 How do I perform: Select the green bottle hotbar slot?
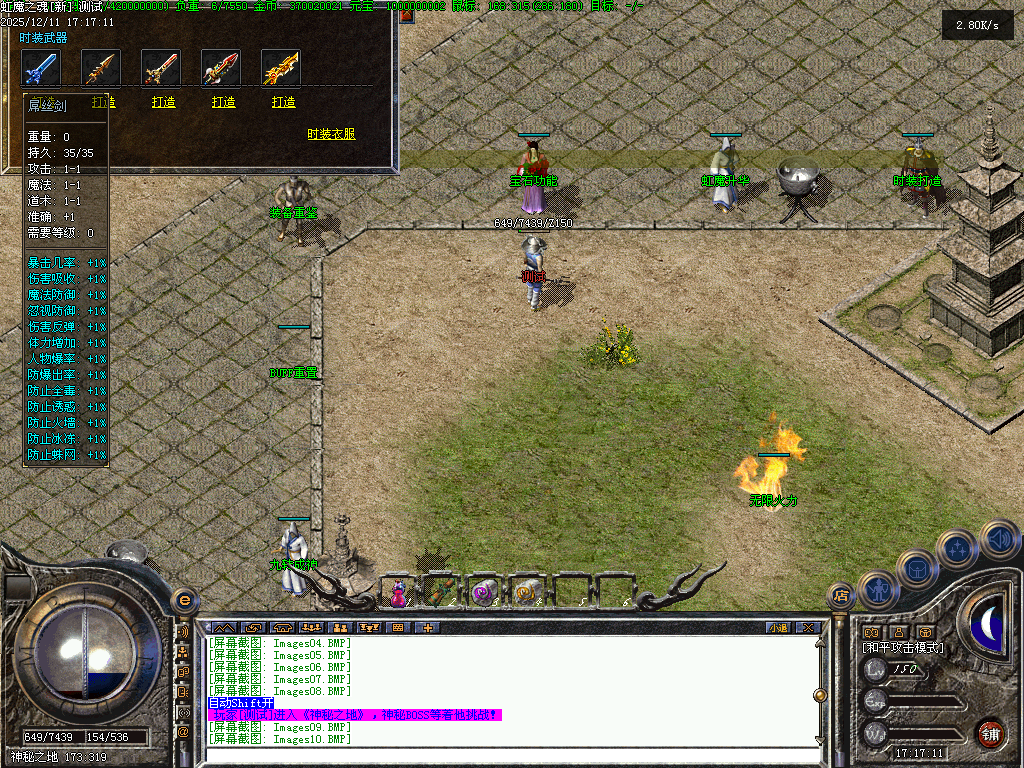tap(441, 592)
